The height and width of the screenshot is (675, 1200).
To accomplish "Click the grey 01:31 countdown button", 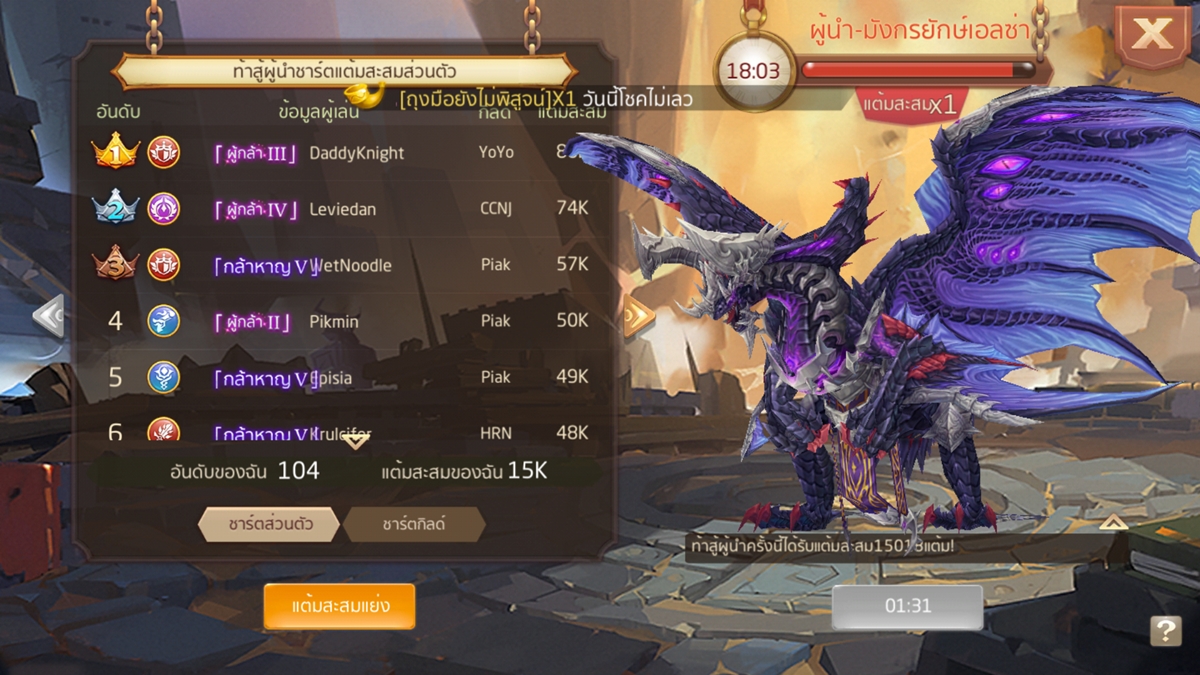I will [907, 606].
